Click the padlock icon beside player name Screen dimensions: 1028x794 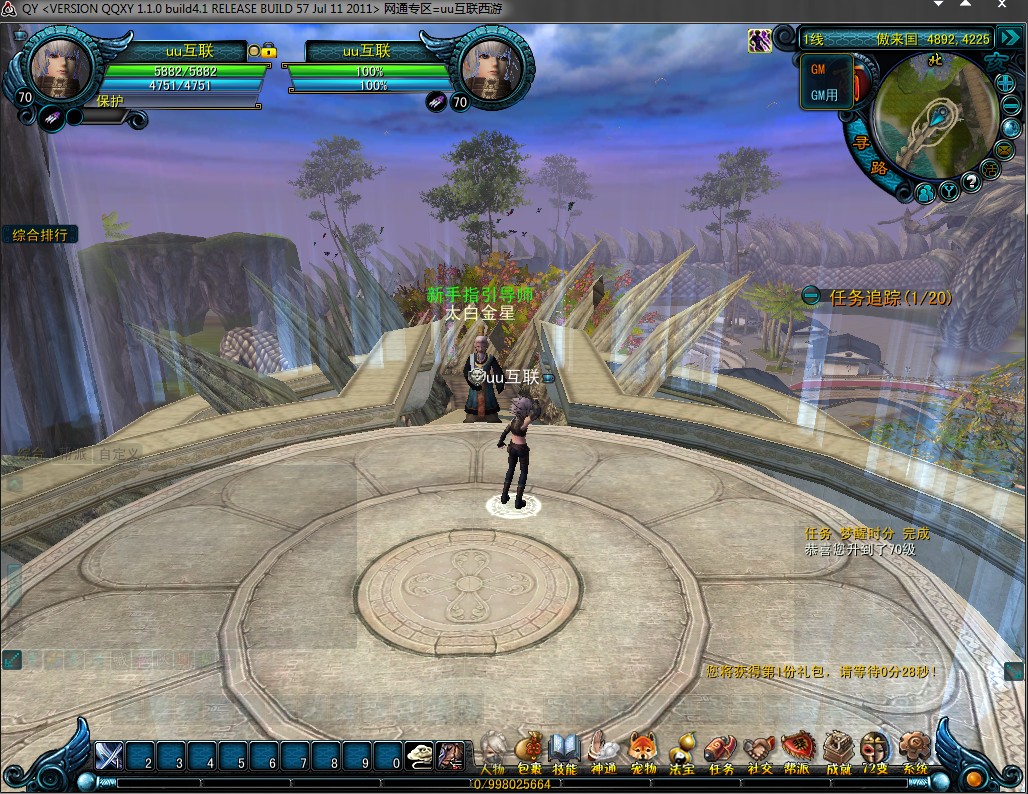(269, 49)
